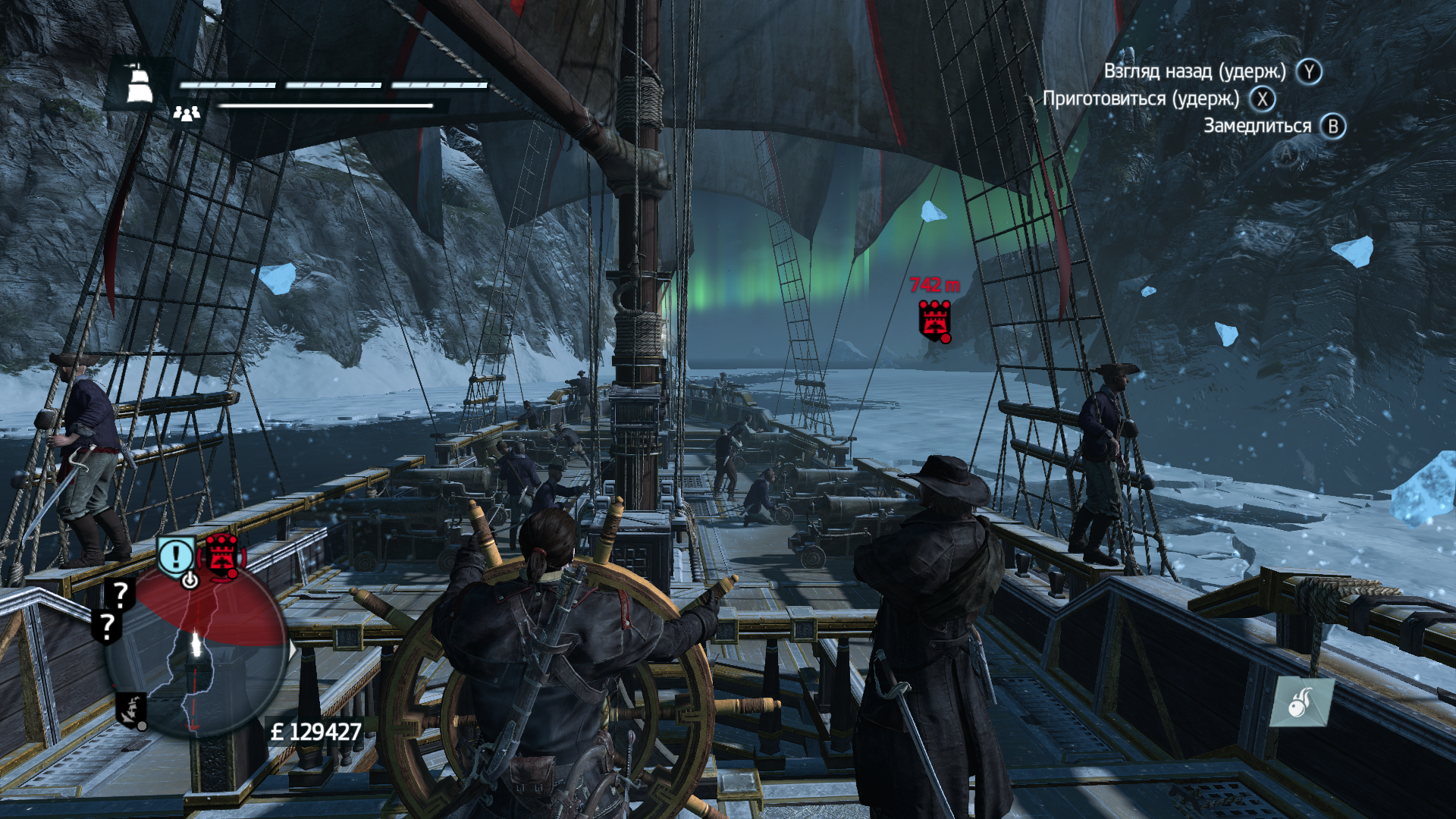Screen dimensions: 1456x819
Task: Click the crew icon under the ship icon
Action: point(186,113)
